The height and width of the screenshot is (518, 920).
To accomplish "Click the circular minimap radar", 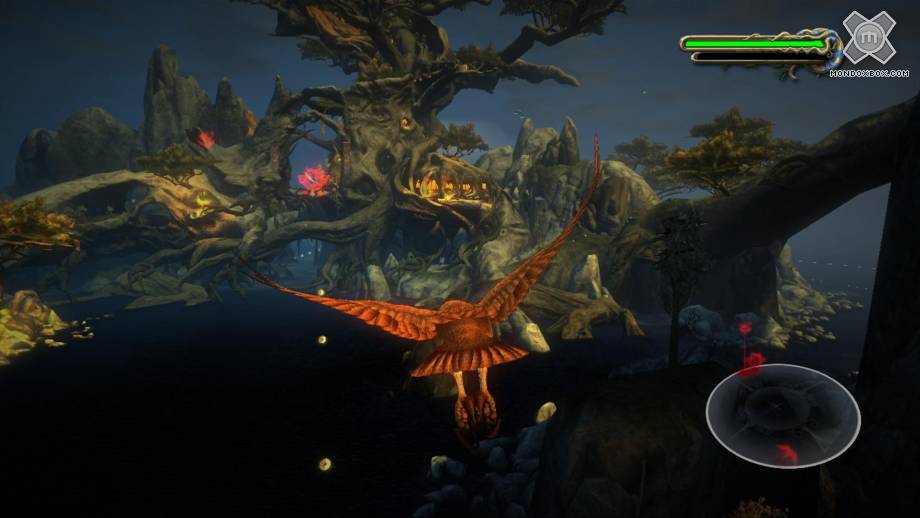I will 782,415.
